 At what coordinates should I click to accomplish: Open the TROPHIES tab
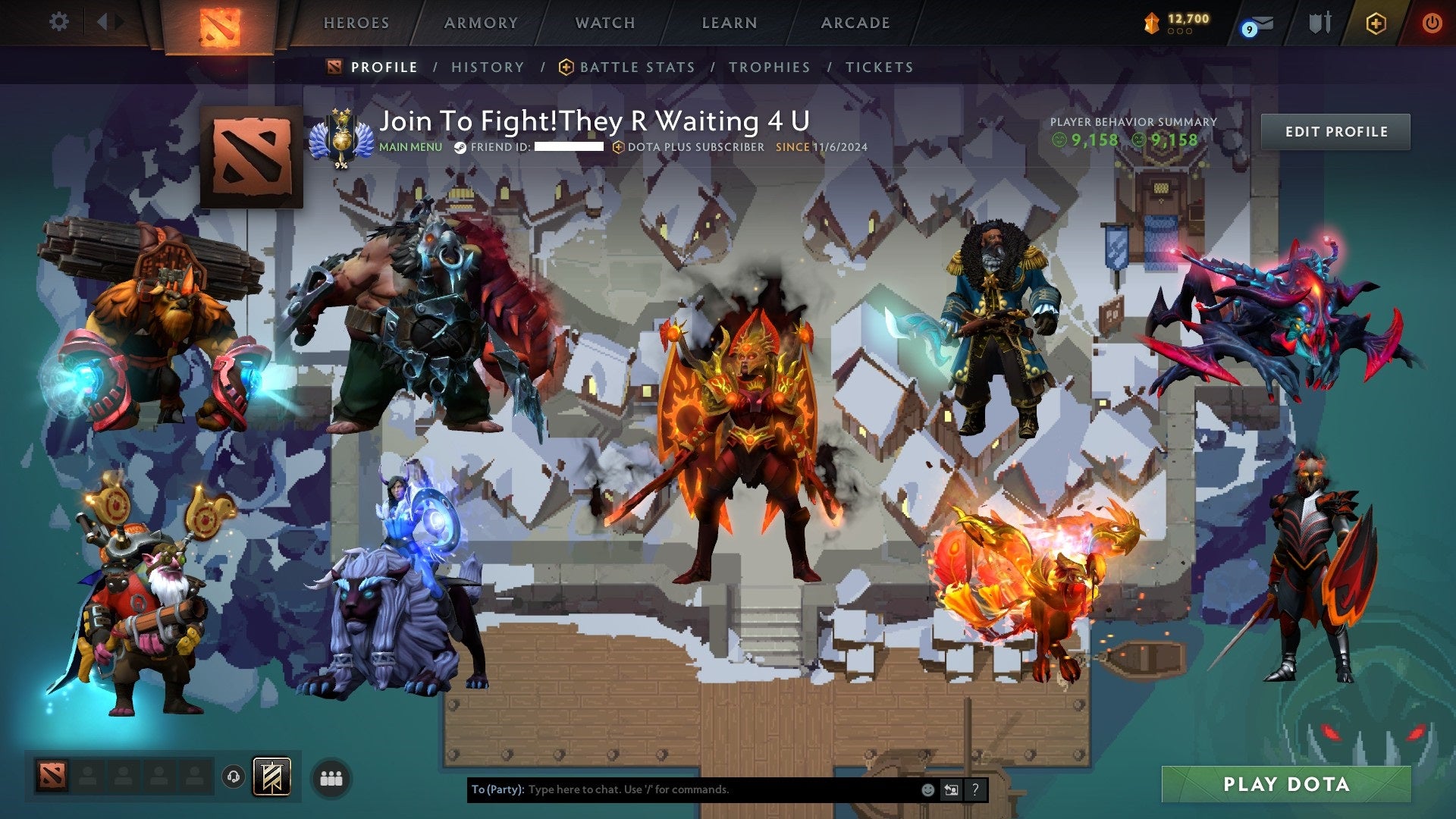pos(770,67)
